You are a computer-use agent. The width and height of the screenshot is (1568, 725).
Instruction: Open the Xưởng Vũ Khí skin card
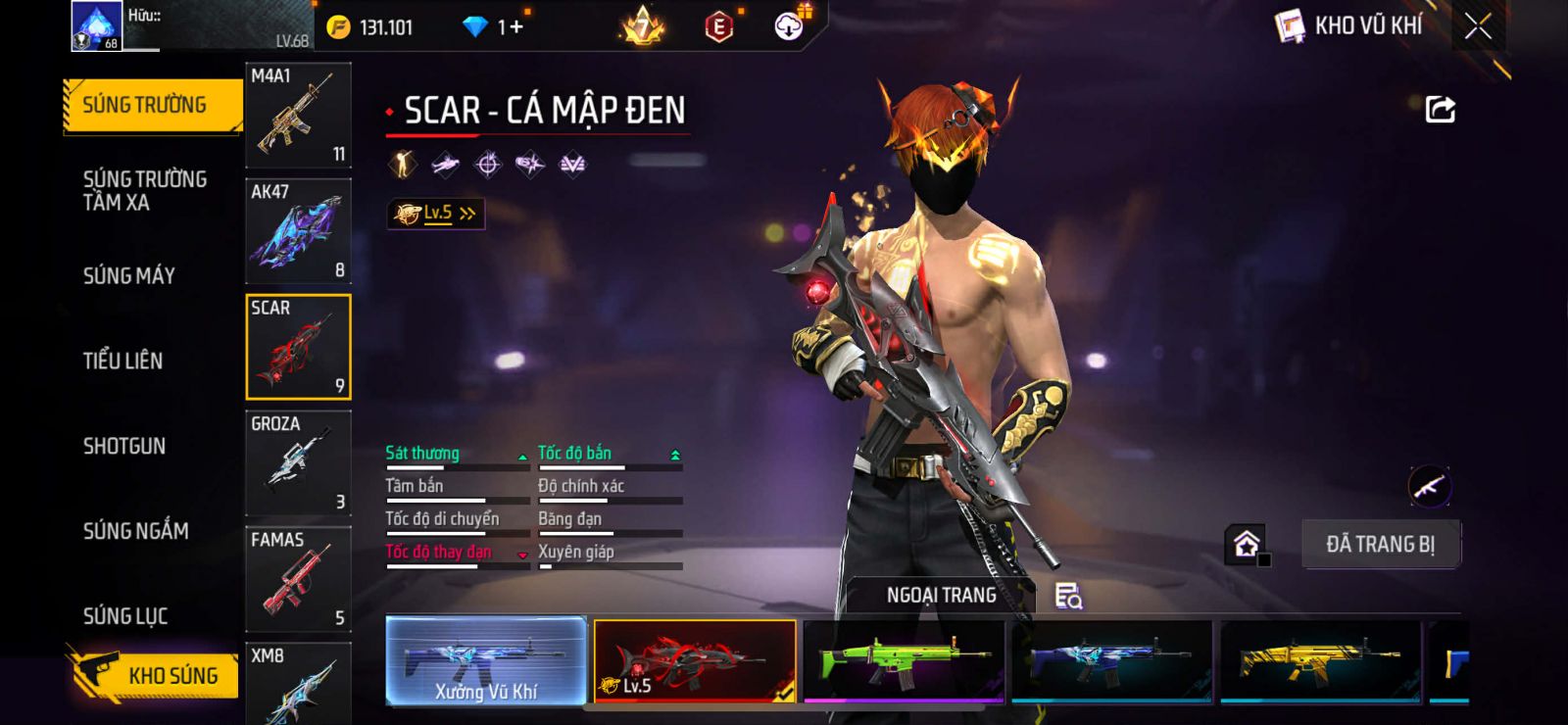click(x=486, y=660)
